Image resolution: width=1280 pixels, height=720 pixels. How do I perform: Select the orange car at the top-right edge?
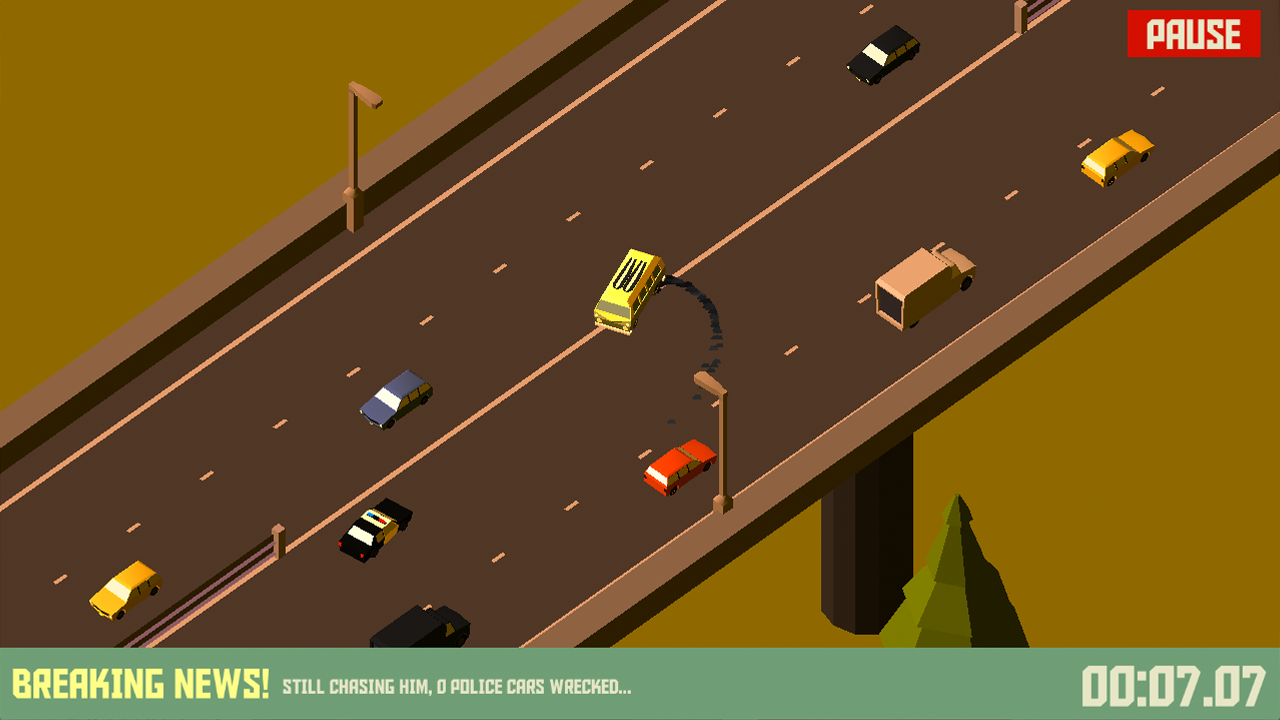1117,160
